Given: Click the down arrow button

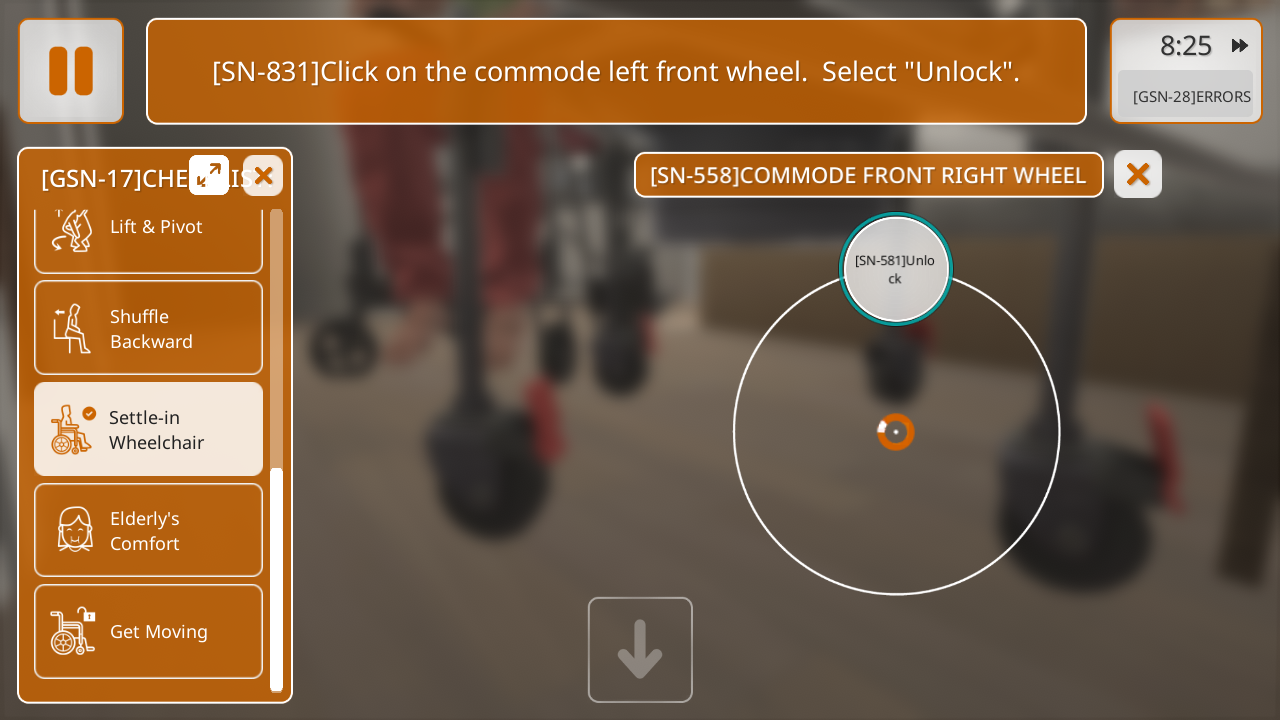Looking at the screenshot, I should [640, 650].
